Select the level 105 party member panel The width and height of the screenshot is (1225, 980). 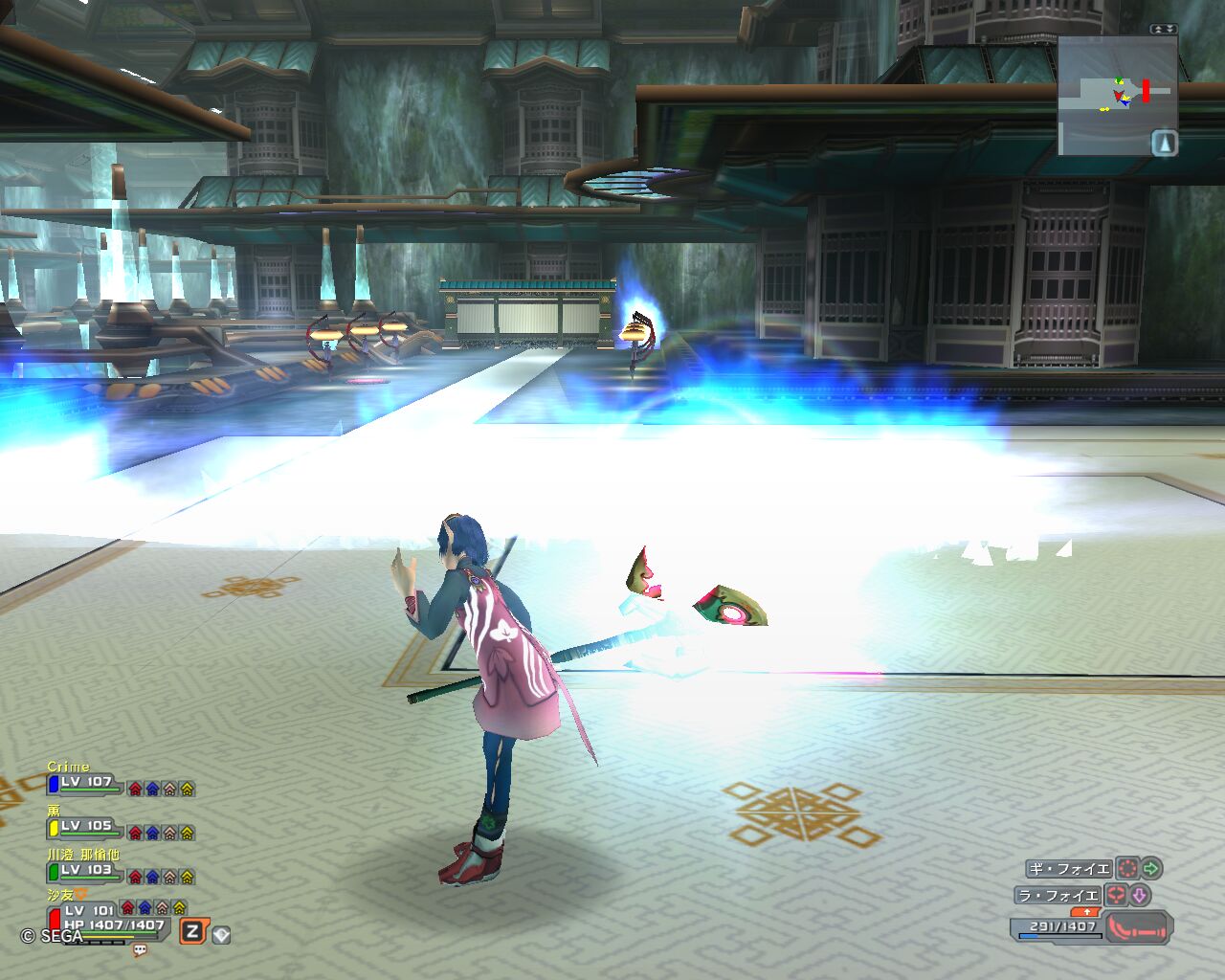tap(86, 827)
